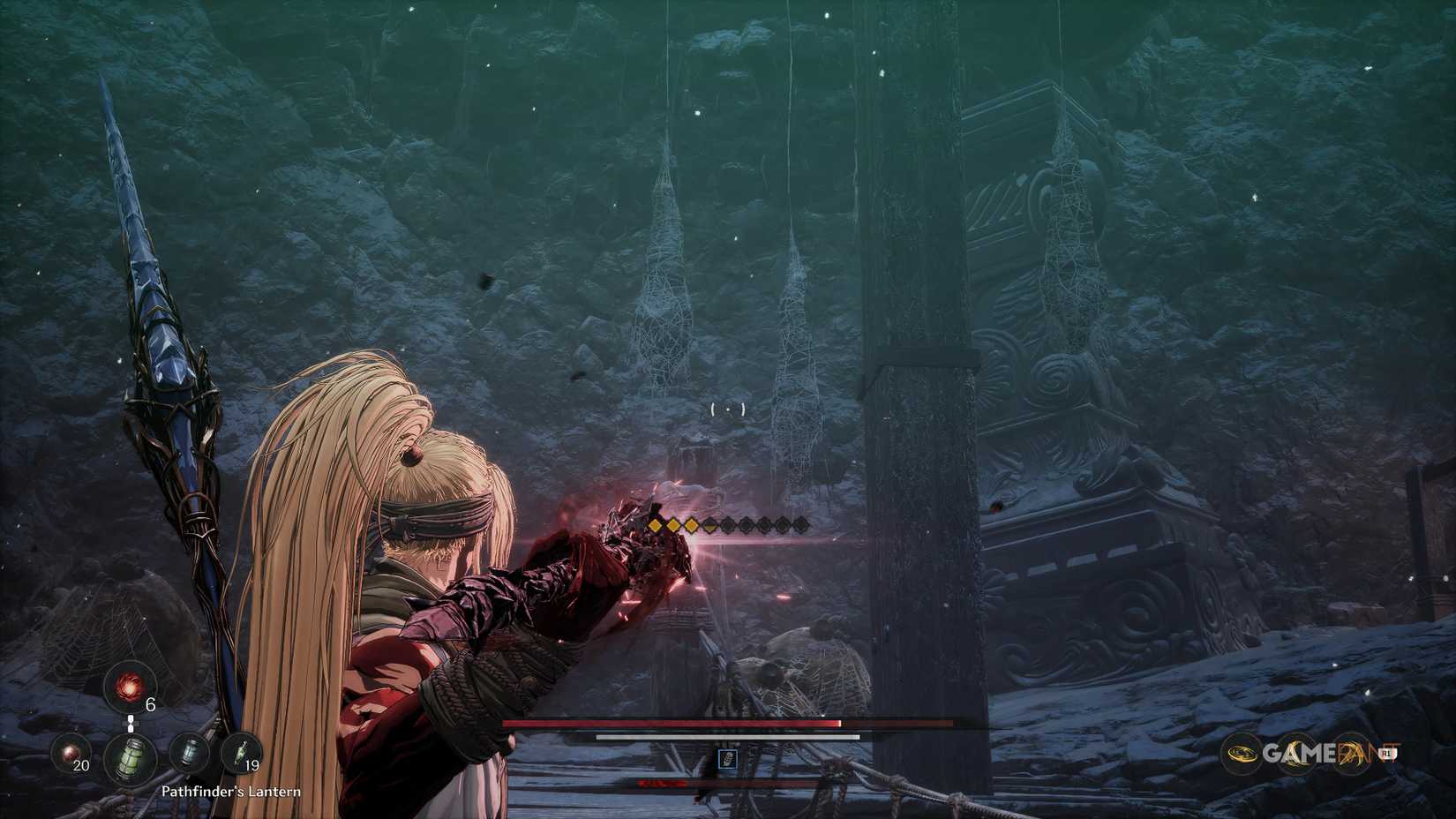Click the small red orb showing 20

tap(71, 753)
